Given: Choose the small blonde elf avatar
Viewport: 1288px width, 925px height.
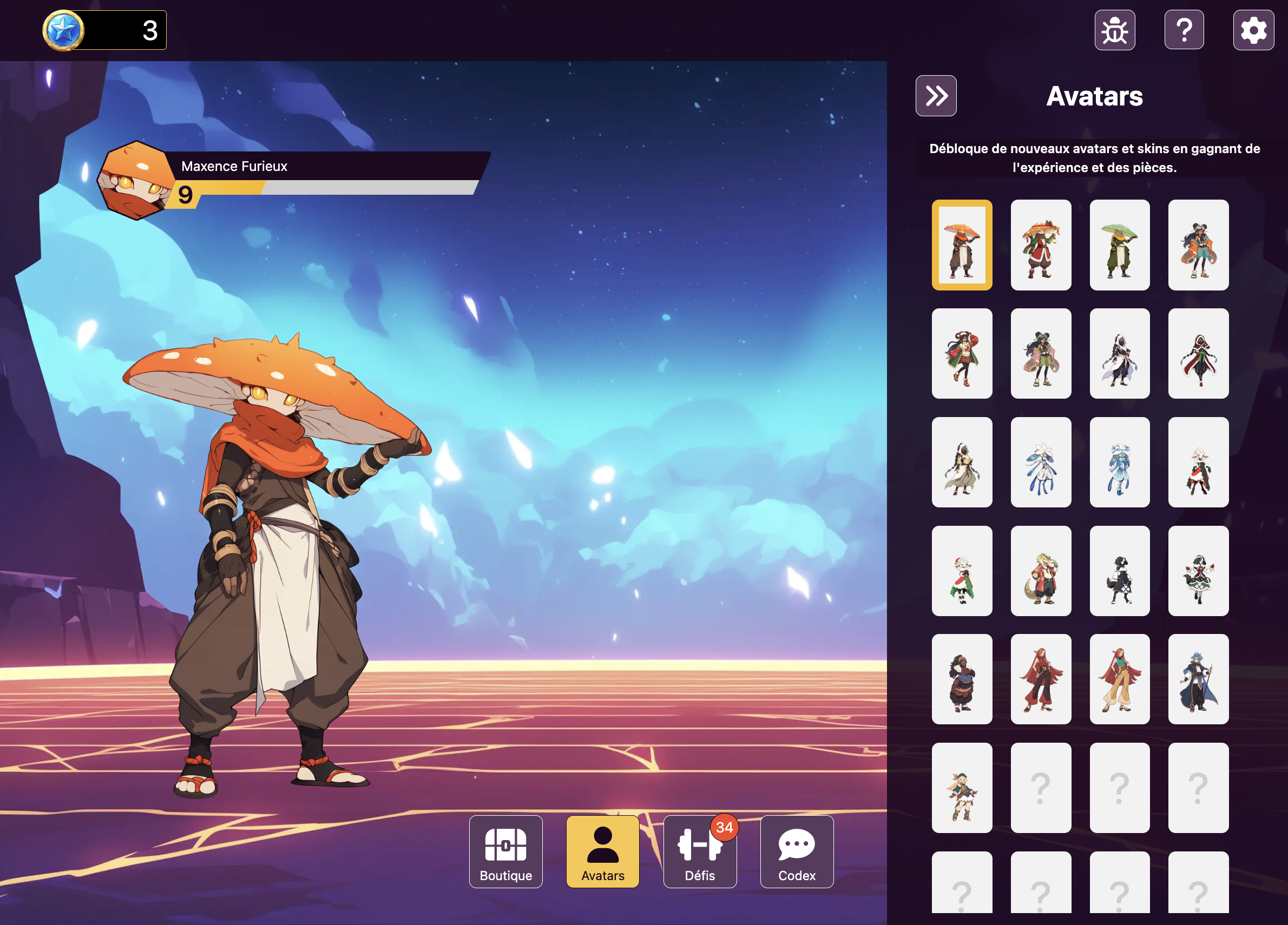Looking at the screenshot, I should tap(962, 788).
